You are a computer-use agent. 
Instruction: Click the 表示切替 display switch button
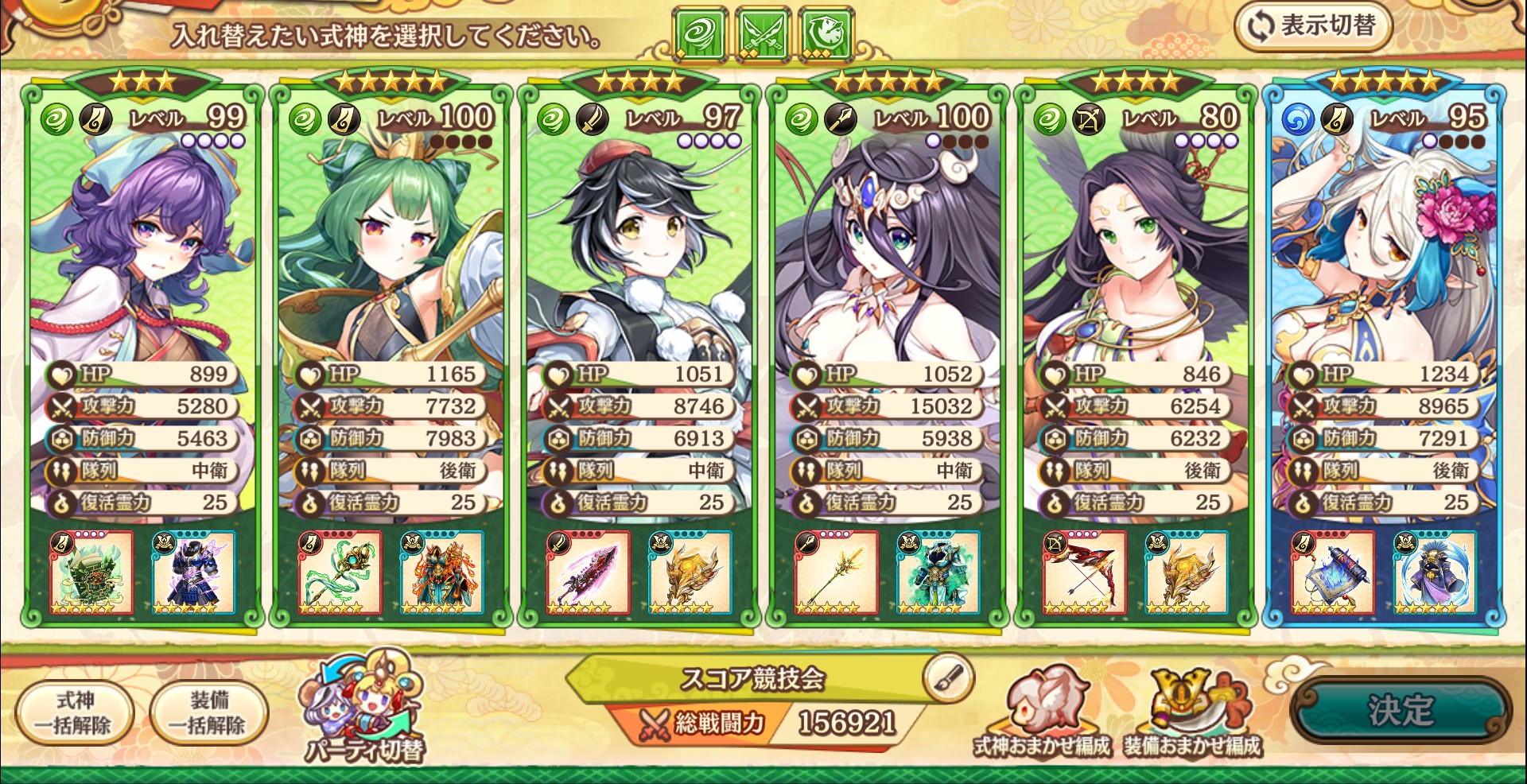(1313, 26)
